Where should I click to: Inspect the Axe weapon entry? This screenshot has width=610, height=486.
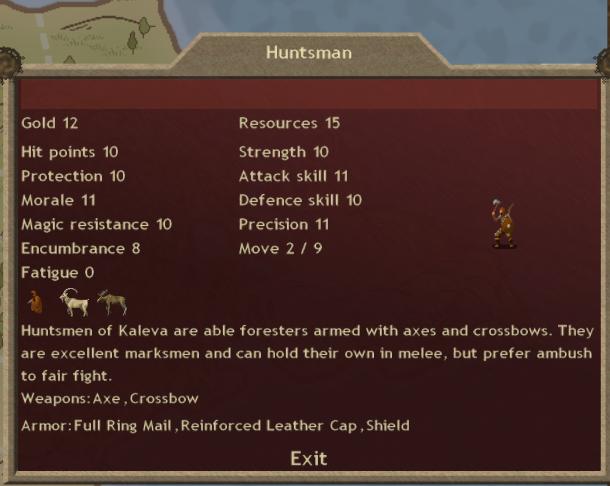click(109, 398)
